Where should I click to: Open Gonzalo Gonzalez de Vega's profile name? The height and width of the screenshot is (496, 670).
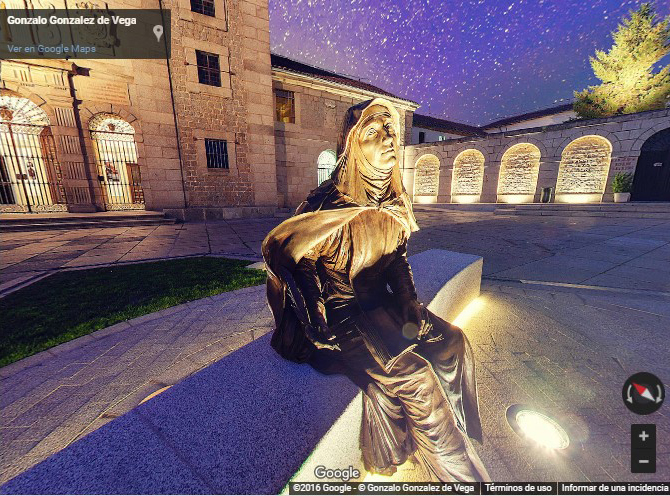[71, 19]
